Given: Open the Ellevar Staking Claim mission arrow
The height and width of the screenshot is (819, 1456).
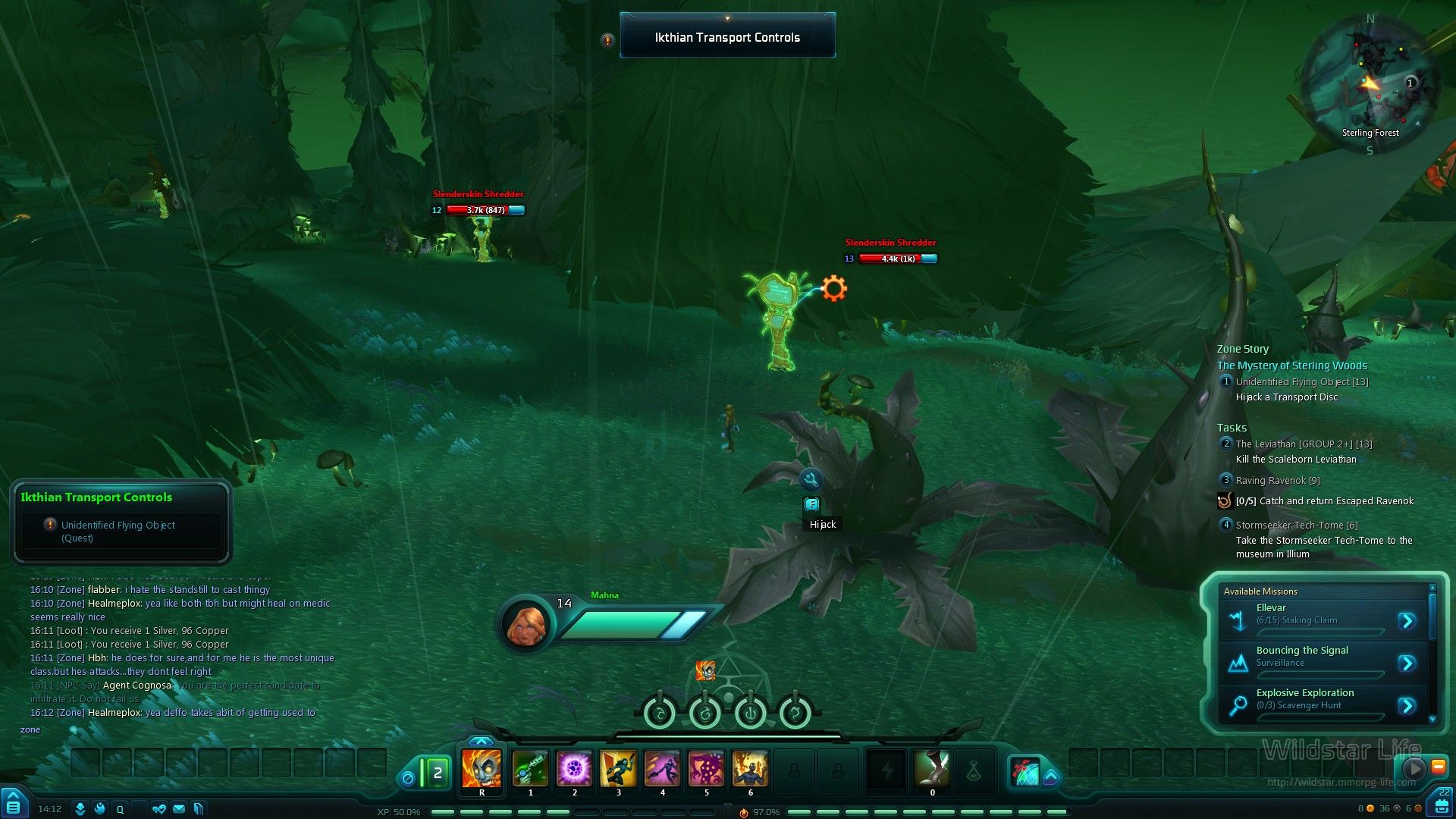Looking at the screenshot, I should coord(1407,621).
